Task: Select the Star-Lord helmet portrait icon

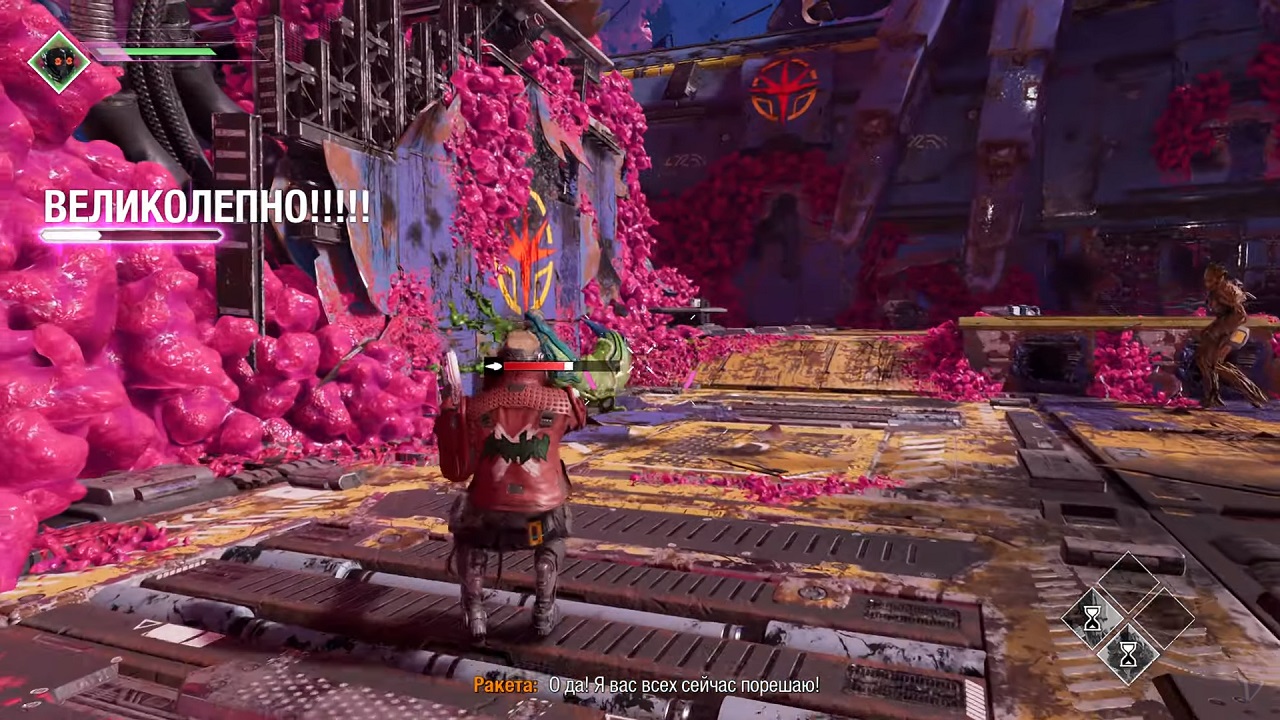Action: click(x=59, y=61)
